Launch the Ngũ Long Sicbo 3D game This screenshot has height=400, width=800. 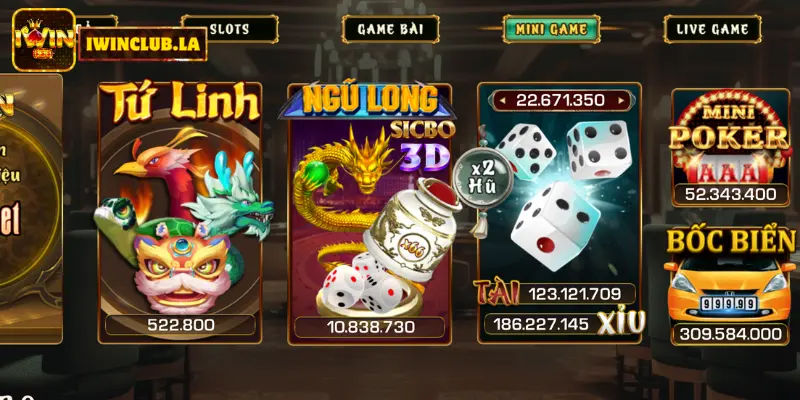366,212
